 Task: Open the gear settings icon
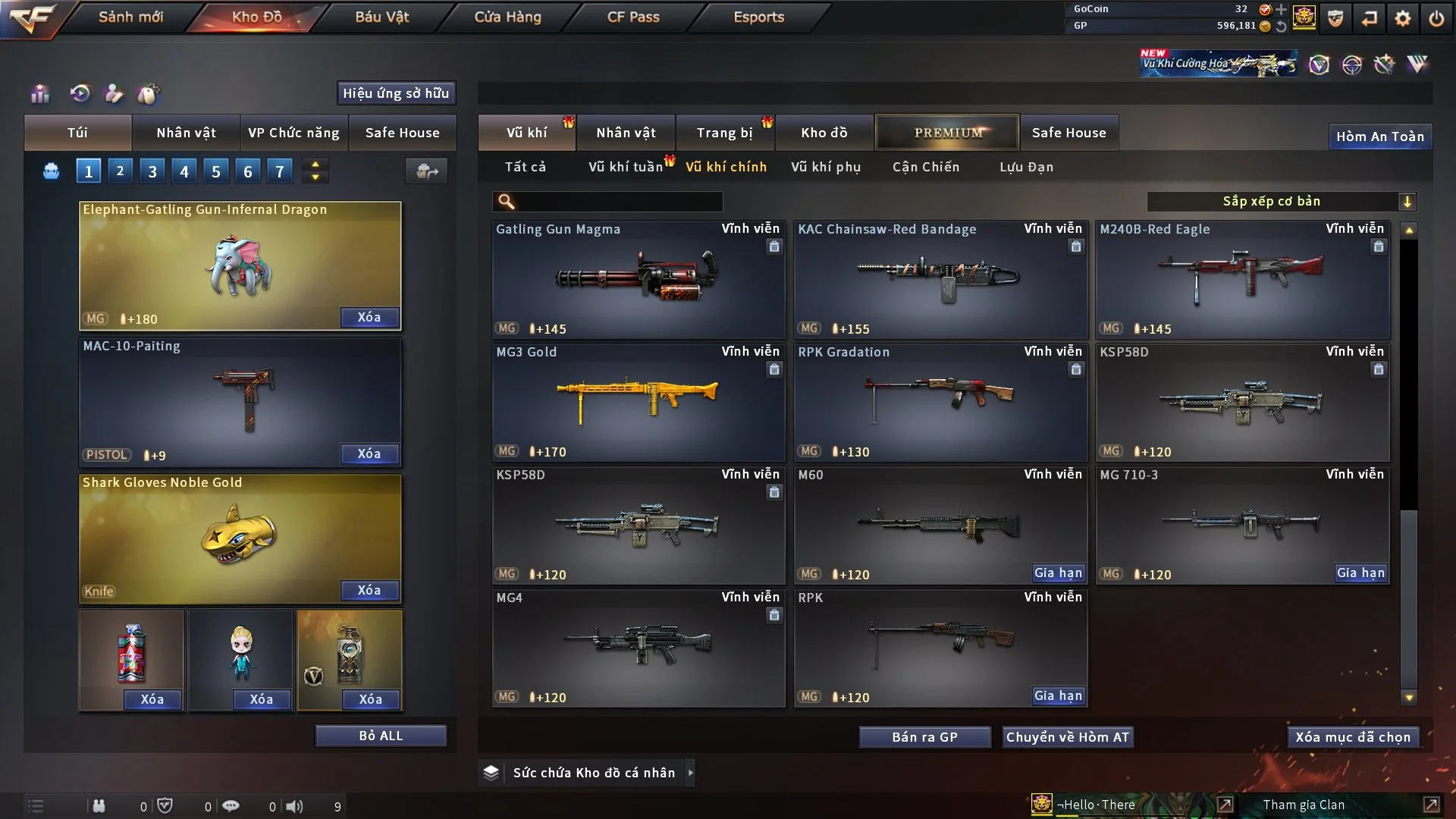pyautogui.click(x=1403, y=18)
